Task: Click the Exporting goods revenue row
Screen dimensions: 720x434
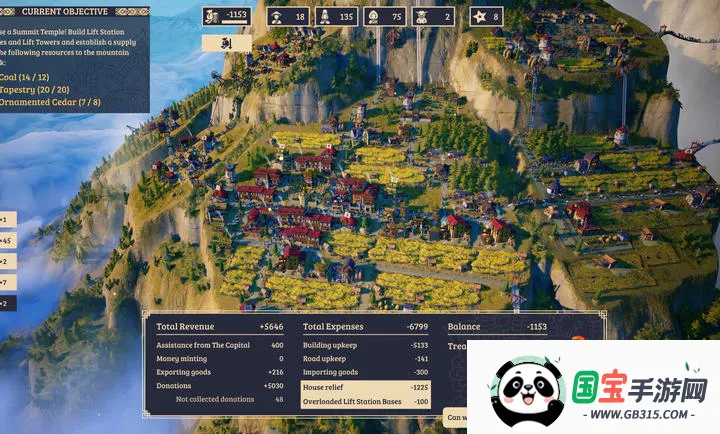Action: [220, 372]
